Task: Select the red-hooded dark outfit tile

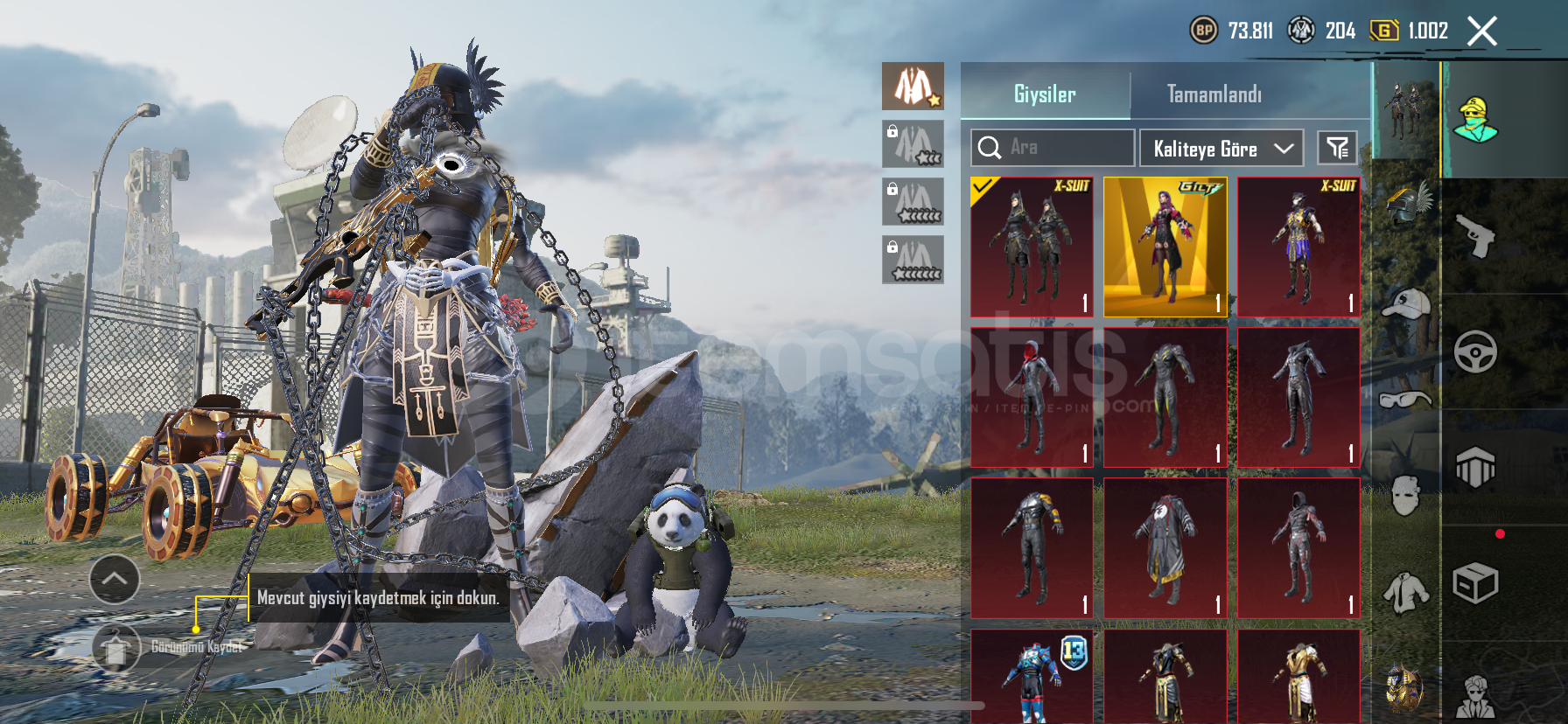Action: point(1032,398)
